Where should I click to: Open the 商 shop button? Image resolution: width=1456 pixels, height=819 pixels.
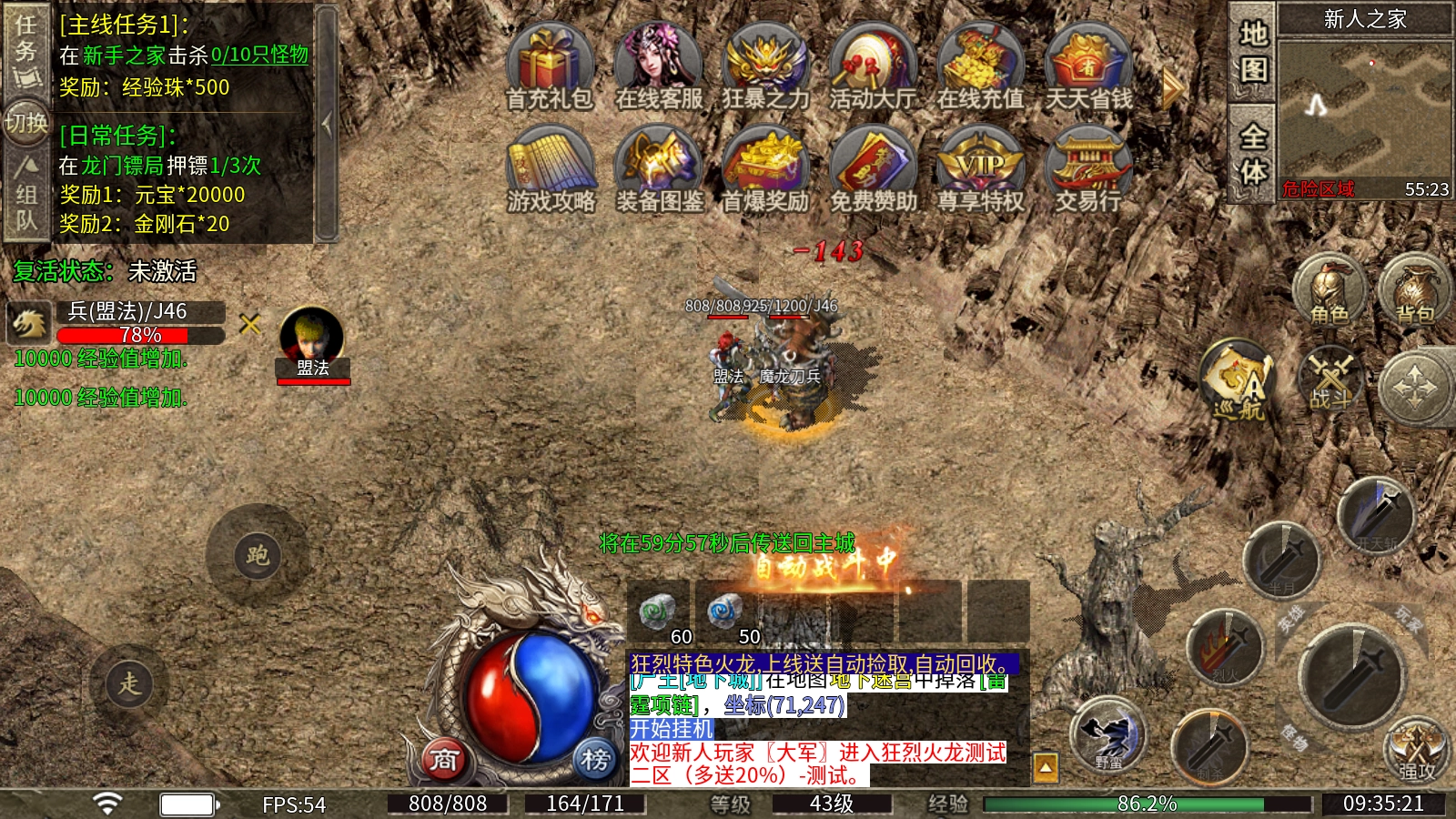tap(444, 758)
